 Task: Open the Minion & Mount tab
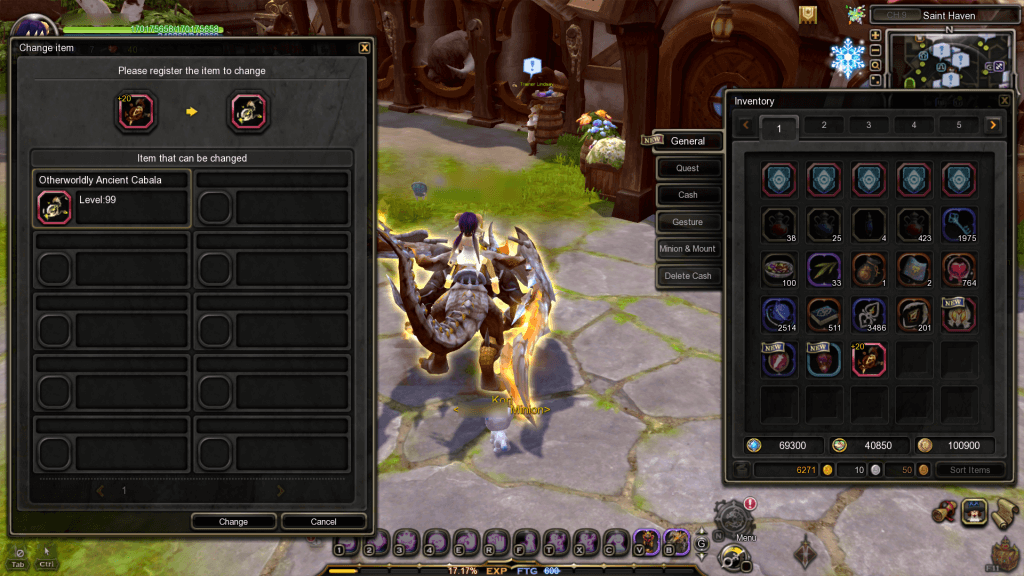pos(687,249)
